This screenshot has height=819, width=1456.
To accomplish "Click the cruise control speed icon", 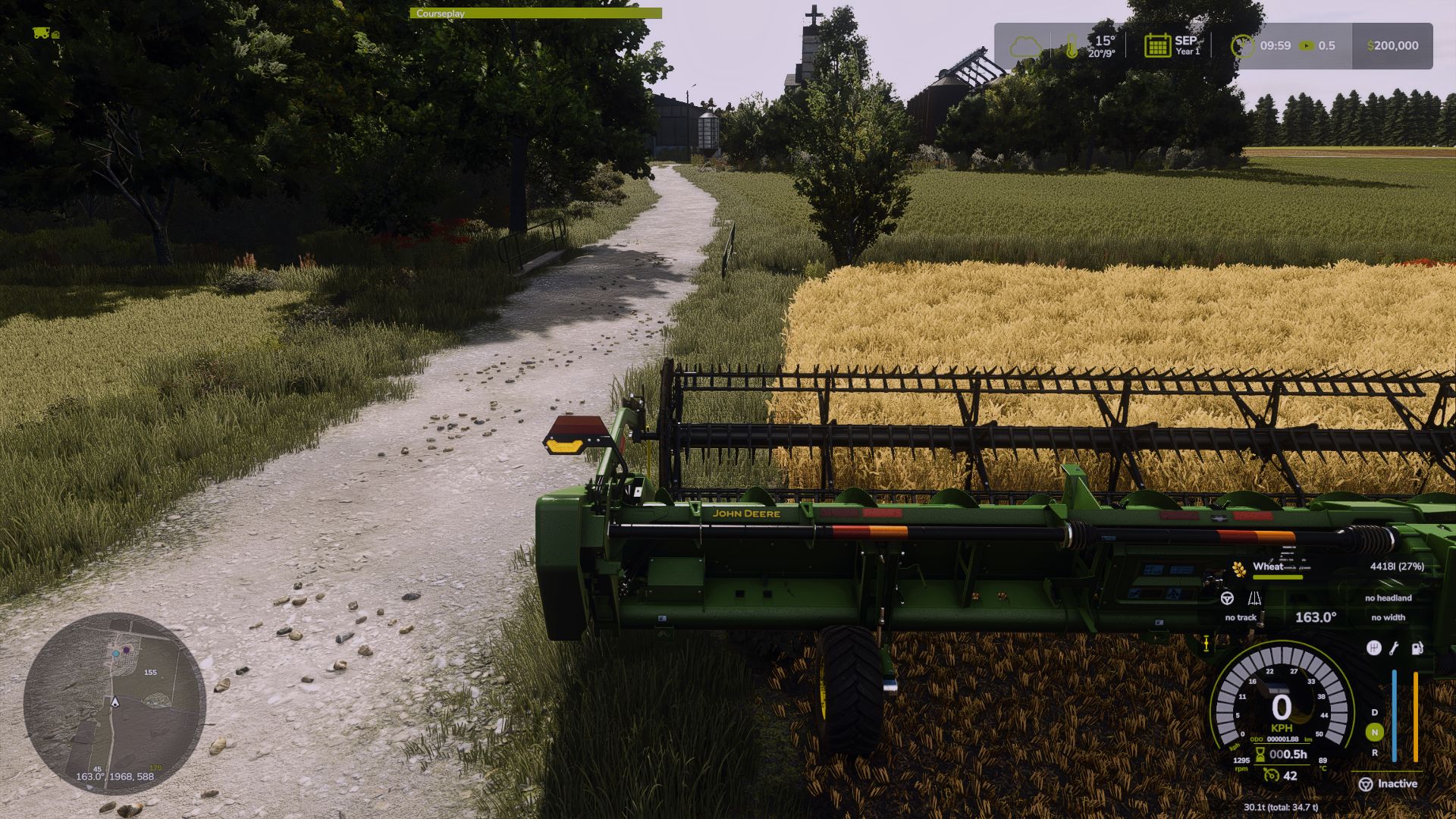I will pos(1271,775).
